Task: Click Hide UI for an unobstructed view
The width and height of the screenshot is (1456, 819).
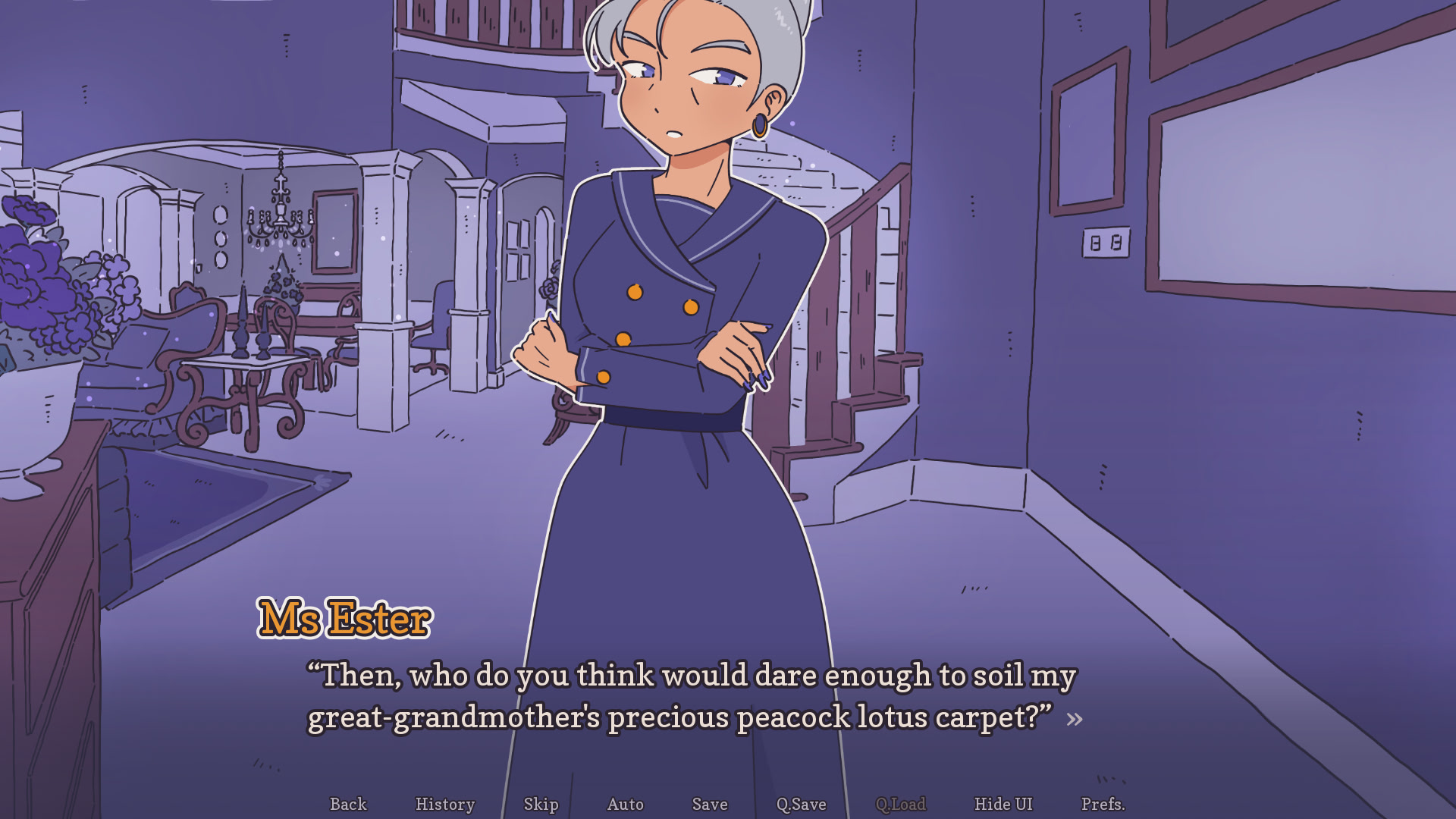Action: pyautogui.click(x=1003, y=805)
